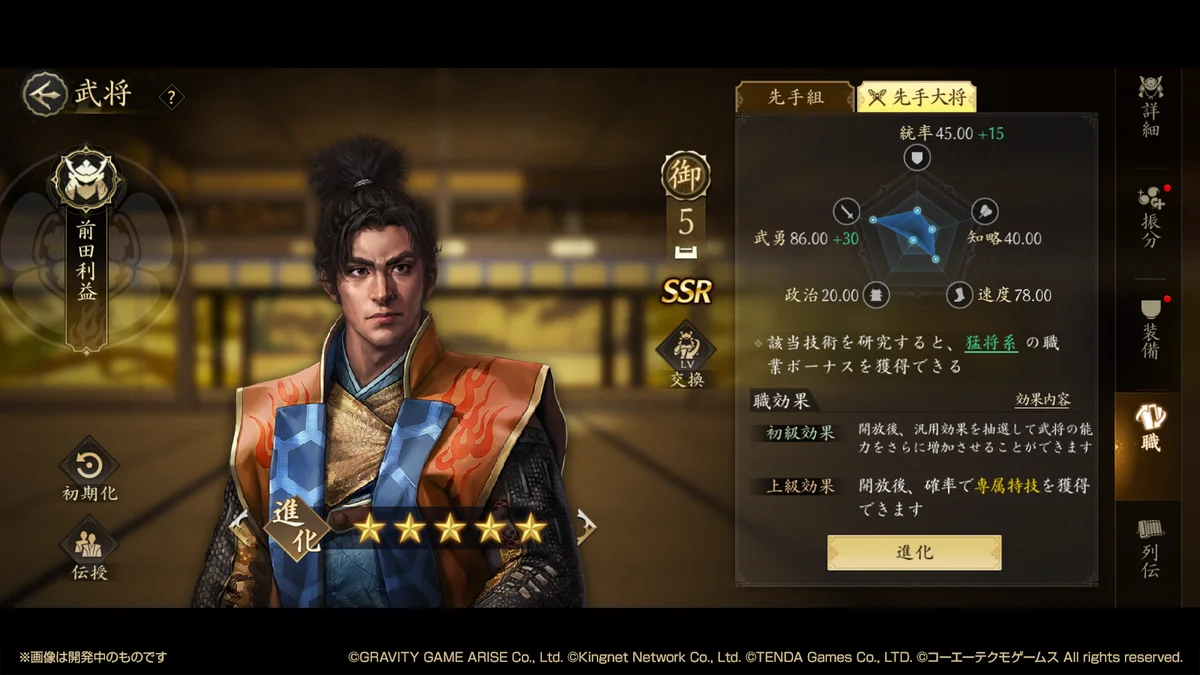Open the question mark help icon
This screenshot has width=1200, height=675.
click(x=172, y=97)
